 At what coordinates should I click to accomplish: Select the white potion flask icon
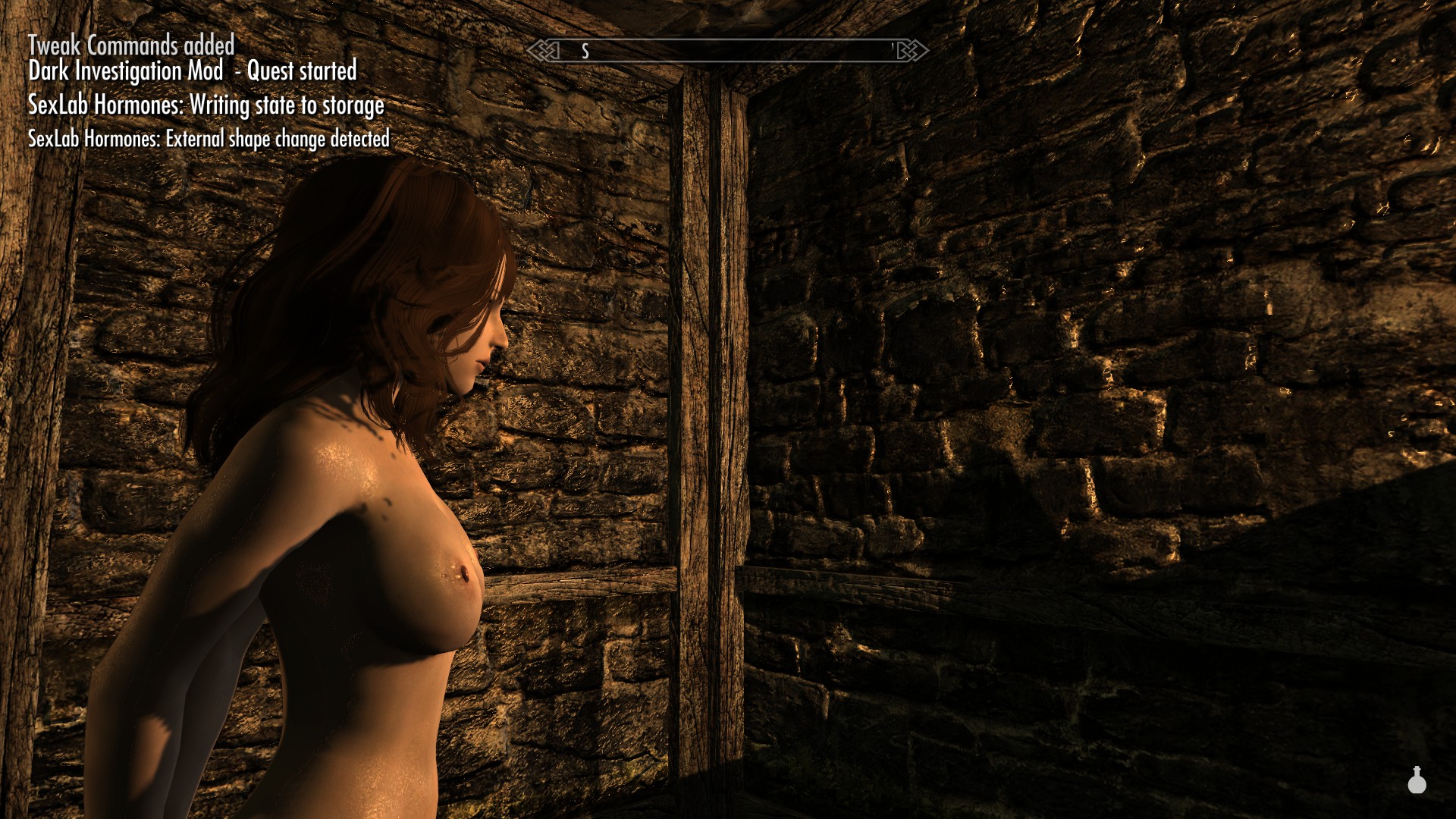click(1417, 780)
